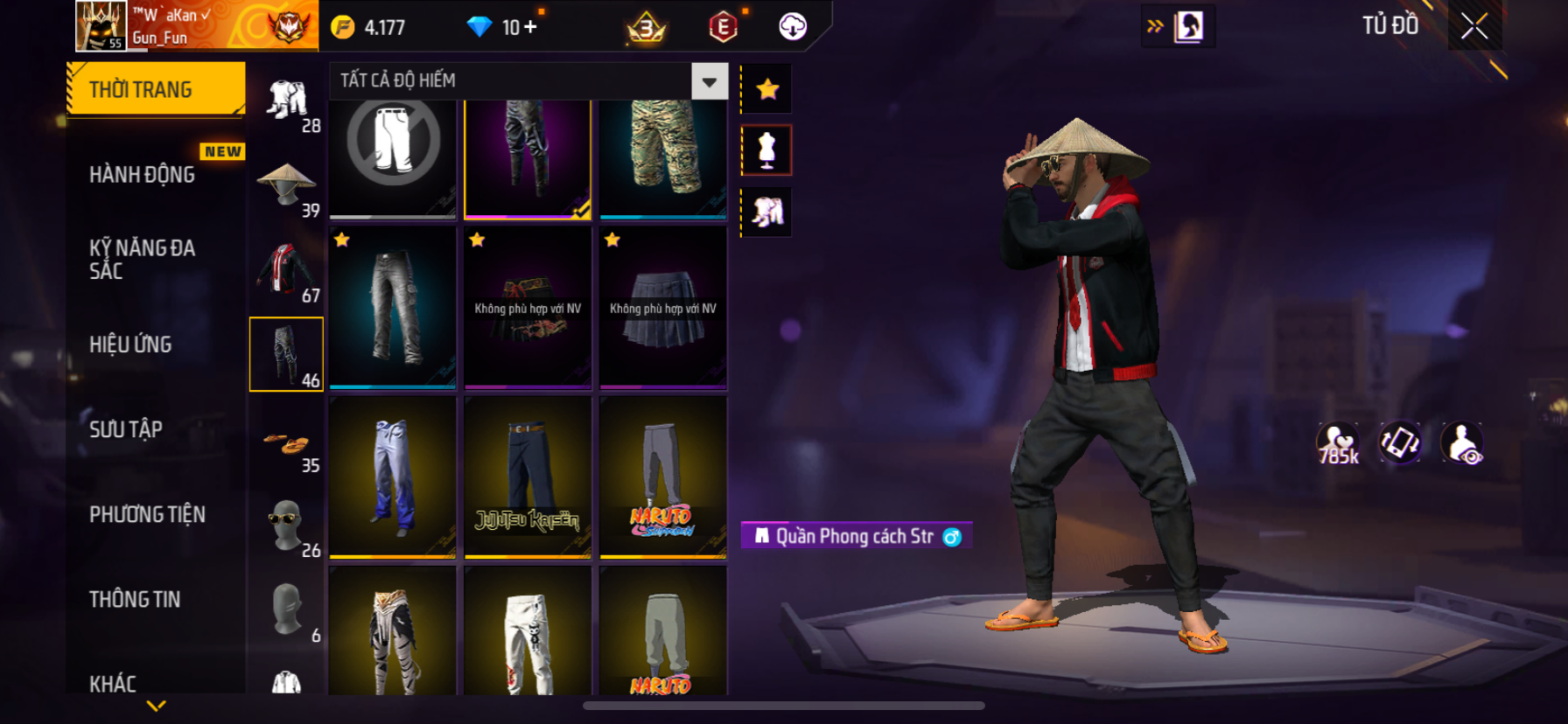Screen dimensions: 1568x724
Task: Open the player profile avatar
Action: click(x=101, y=25)
